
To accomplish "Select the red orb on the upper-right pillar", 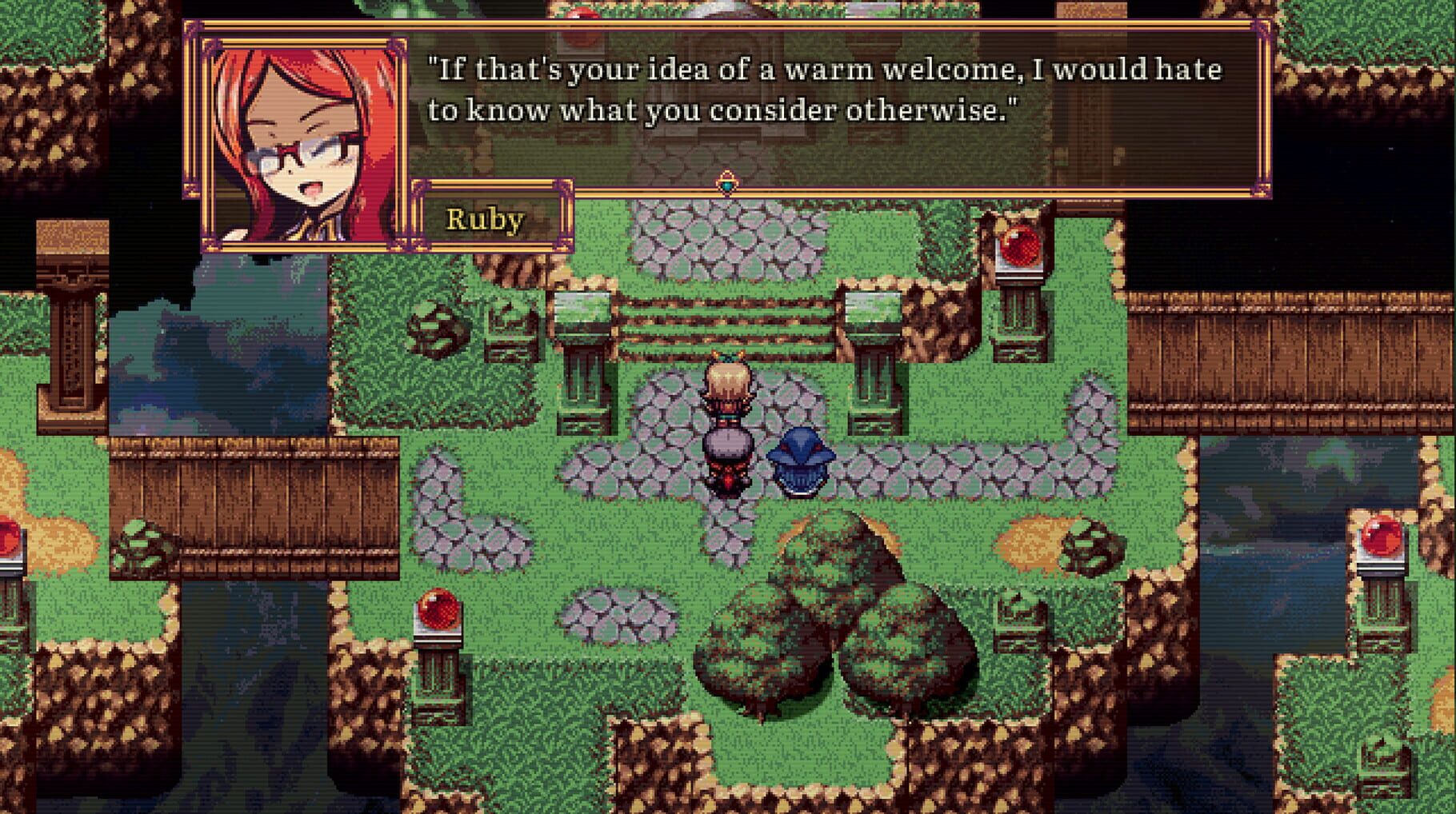I will (1018, 244).
